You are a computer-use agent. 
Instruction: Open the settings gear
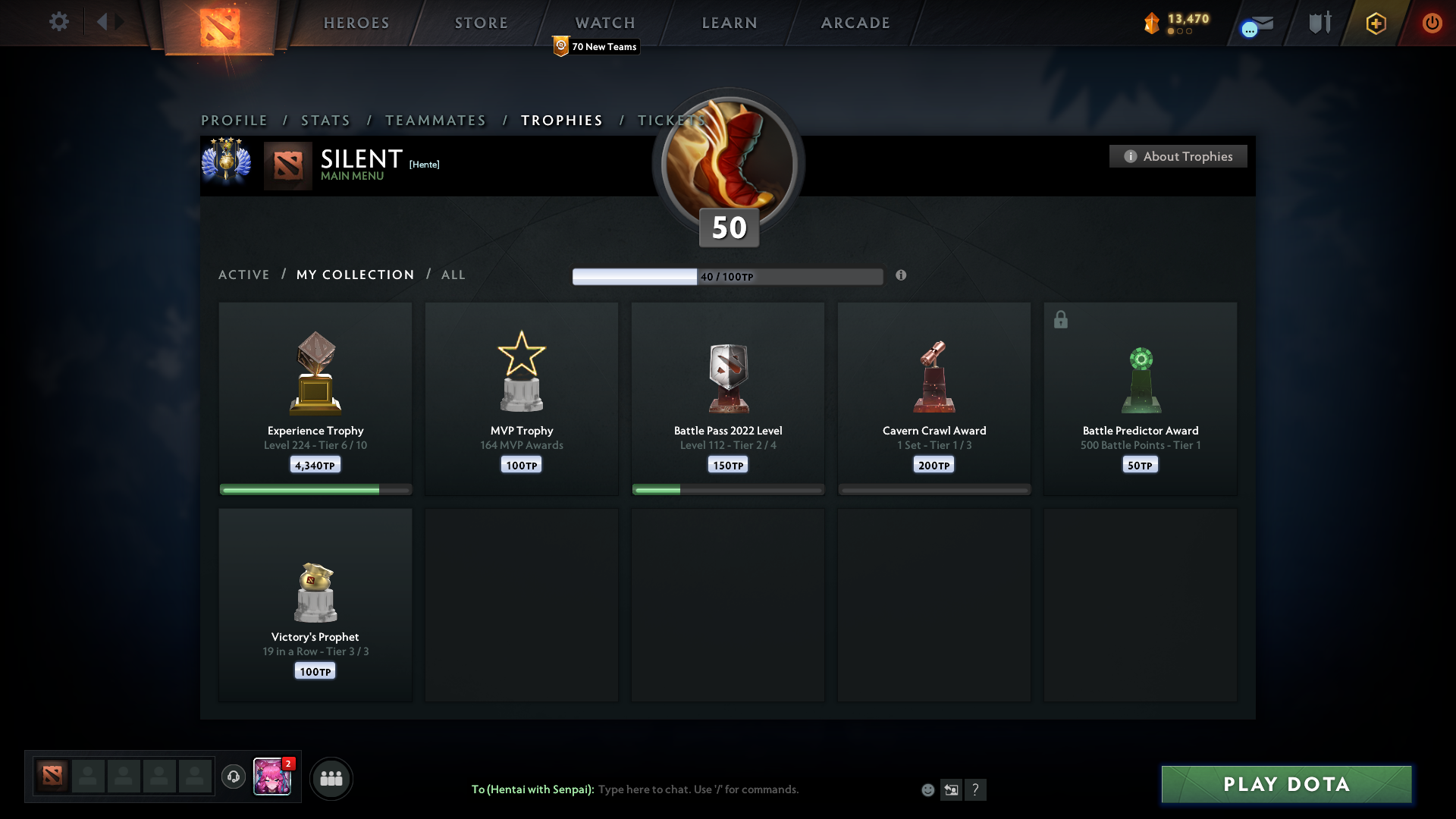click(59, 22)
